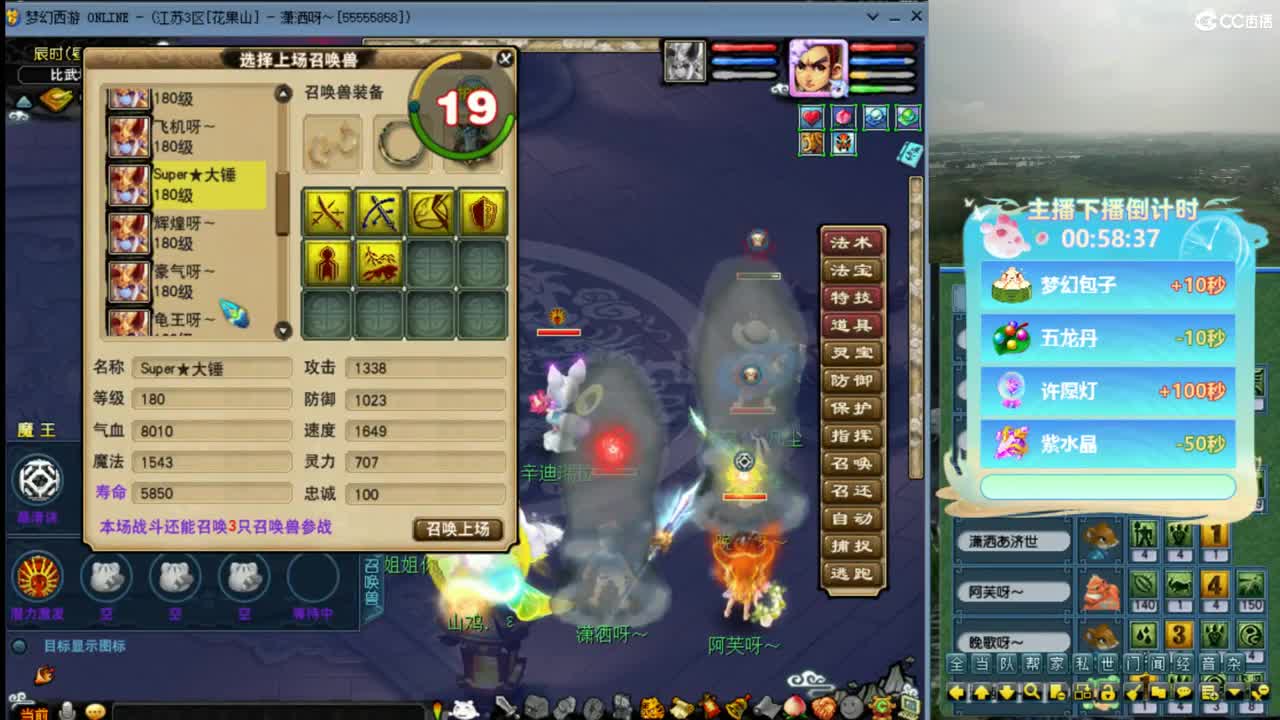This screenshot has height=720, width=1280.
Task: Open the chat channel dropdown triangle
Action: [x=1234, y=692]
